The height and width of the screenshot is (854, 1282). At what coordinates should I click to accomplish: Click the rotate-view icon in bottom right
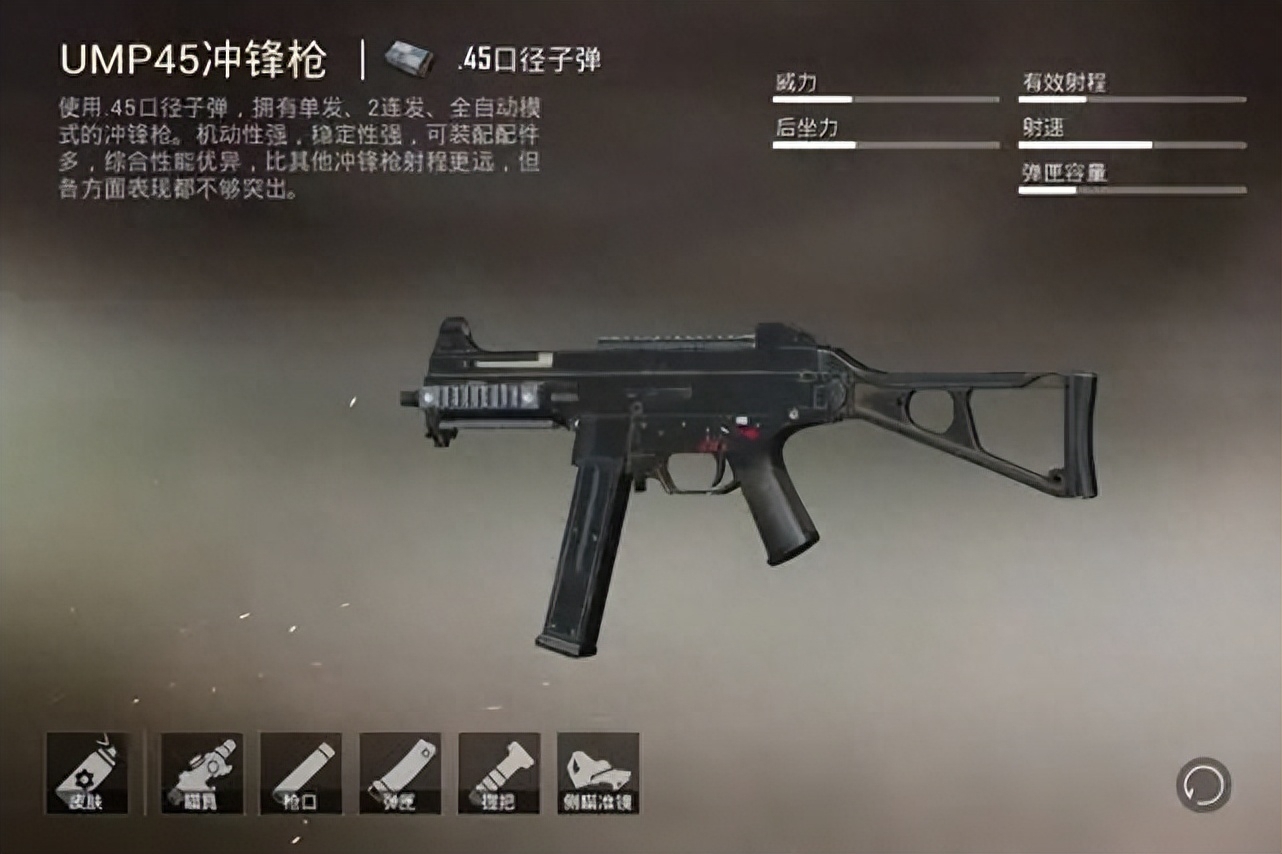[x=1204, y=787]
